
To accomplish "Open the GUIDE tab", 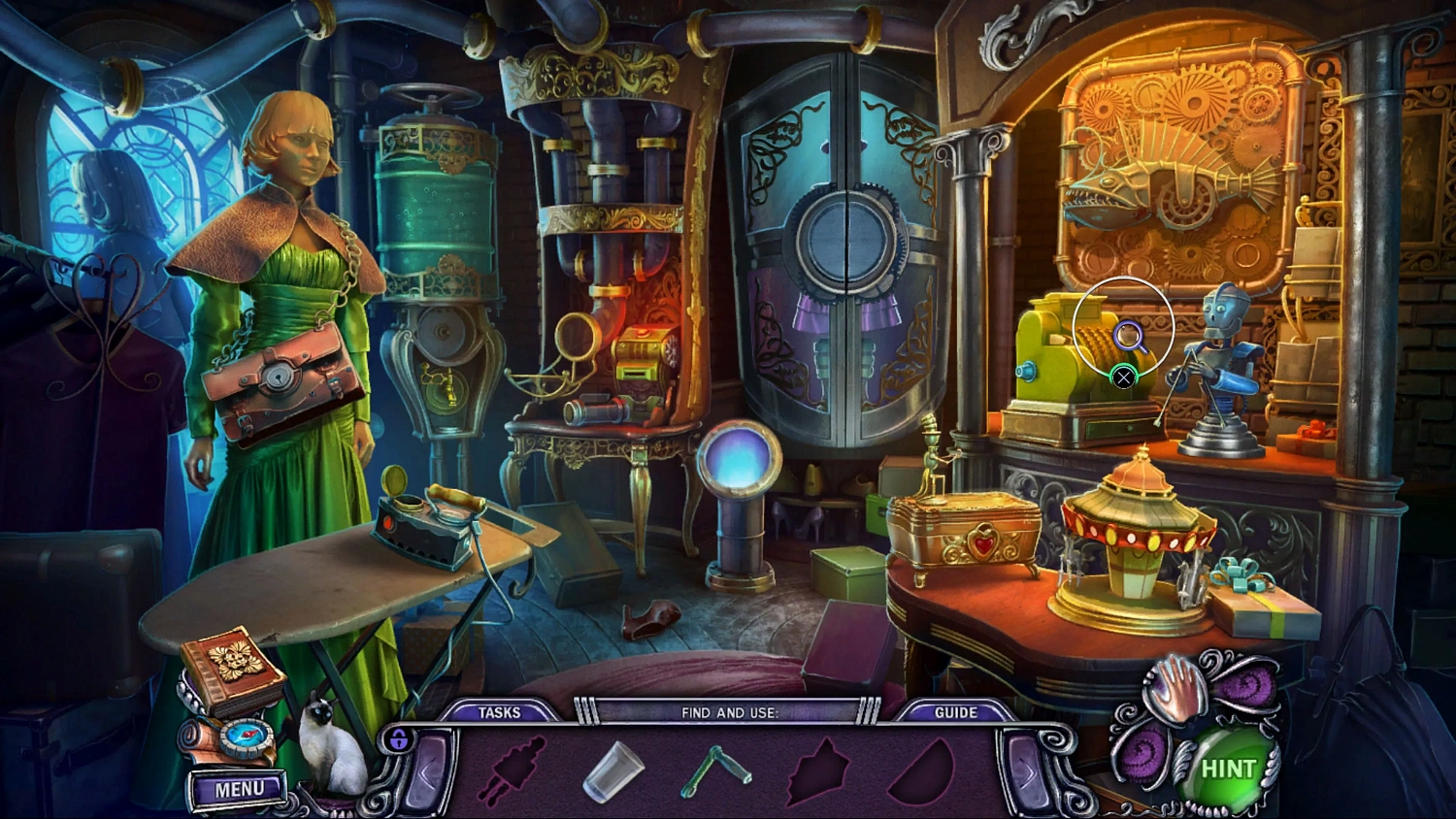I will click(955, 711).
